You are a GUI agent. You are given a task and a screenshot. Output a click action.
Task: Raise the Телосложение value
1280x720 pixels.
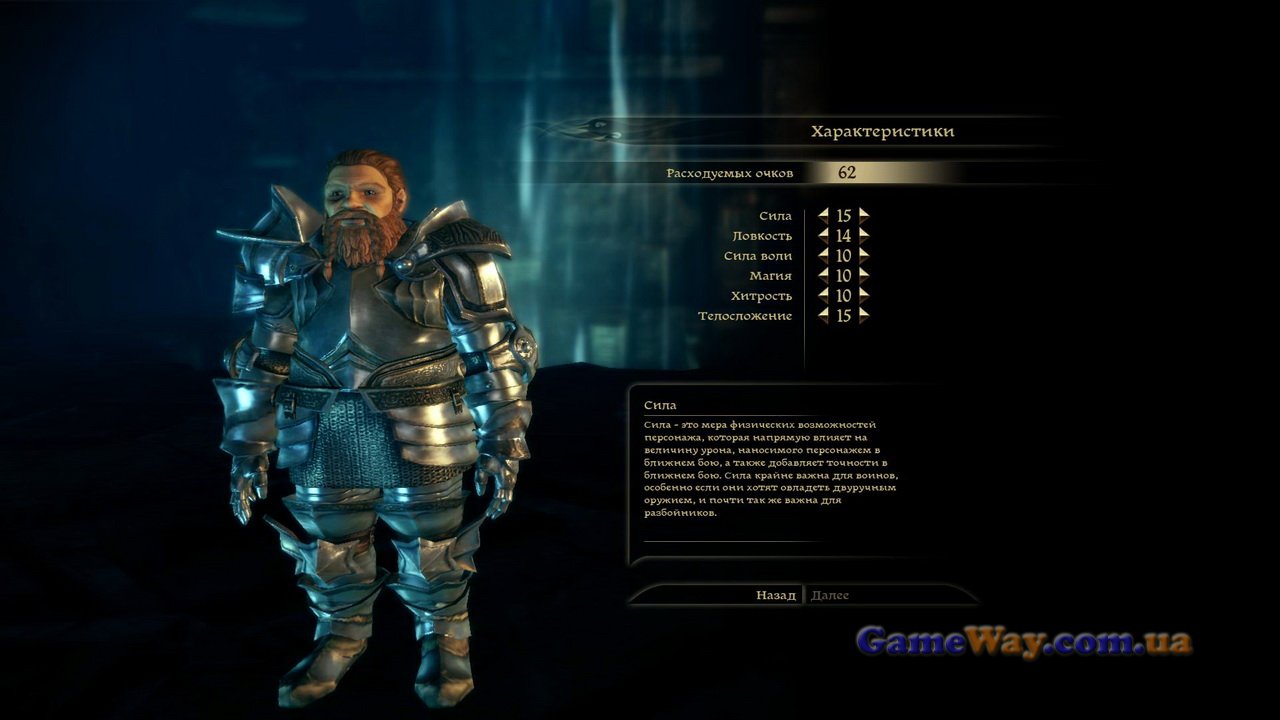[864, 315]
